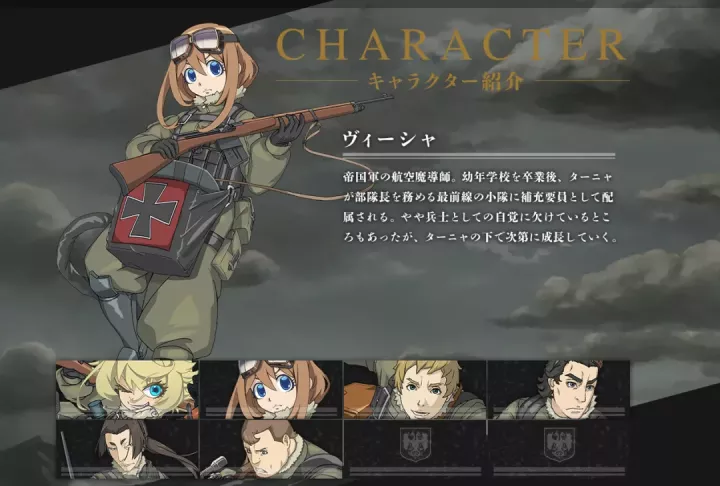Select the blonde girl with blue eye portrait
Viewport: 720px width, 486px height.
[128, 390]
